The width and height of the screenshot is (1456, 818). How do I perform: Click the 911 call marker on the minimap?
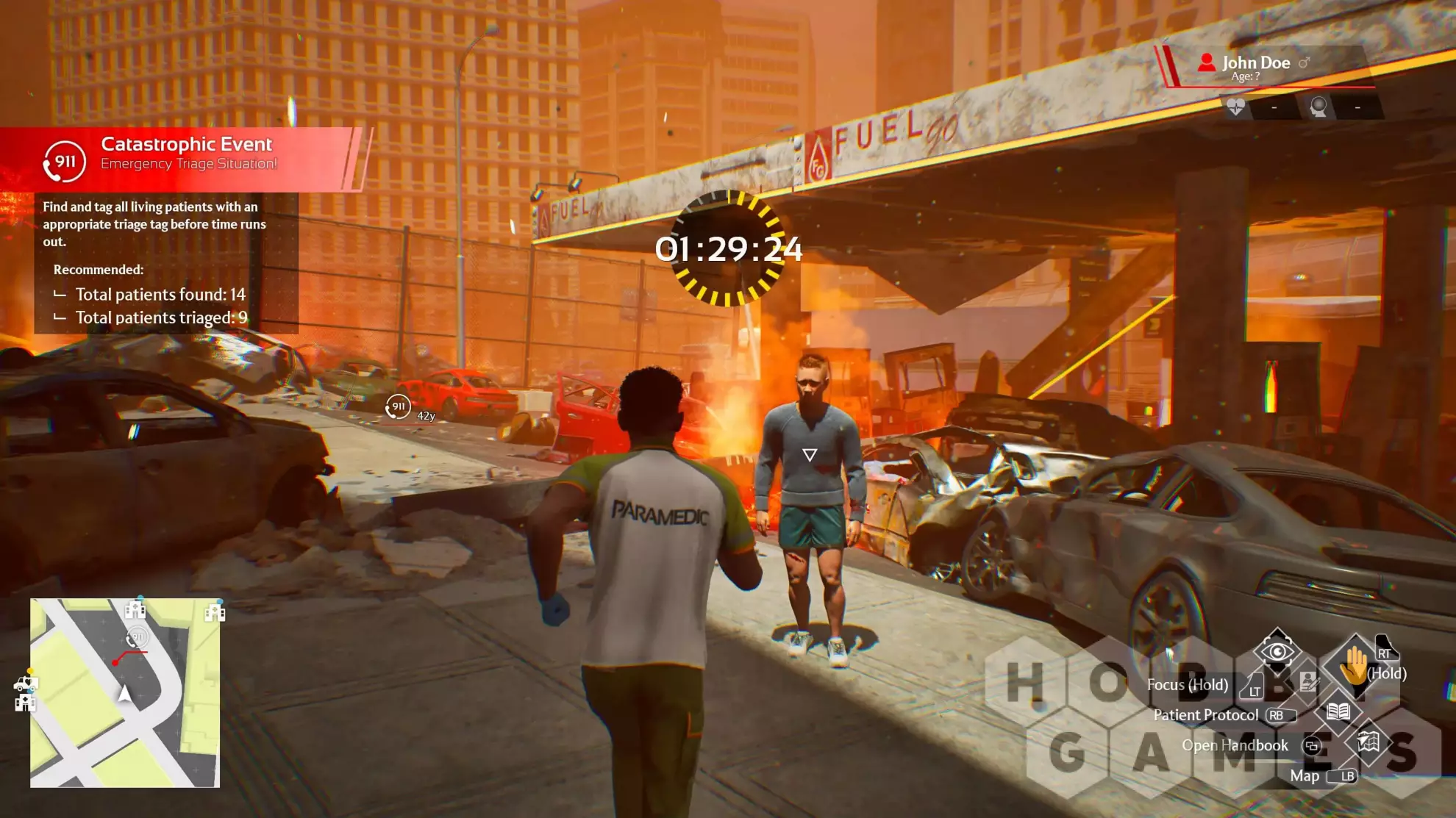pyautogui.click(x=137, y=637)
